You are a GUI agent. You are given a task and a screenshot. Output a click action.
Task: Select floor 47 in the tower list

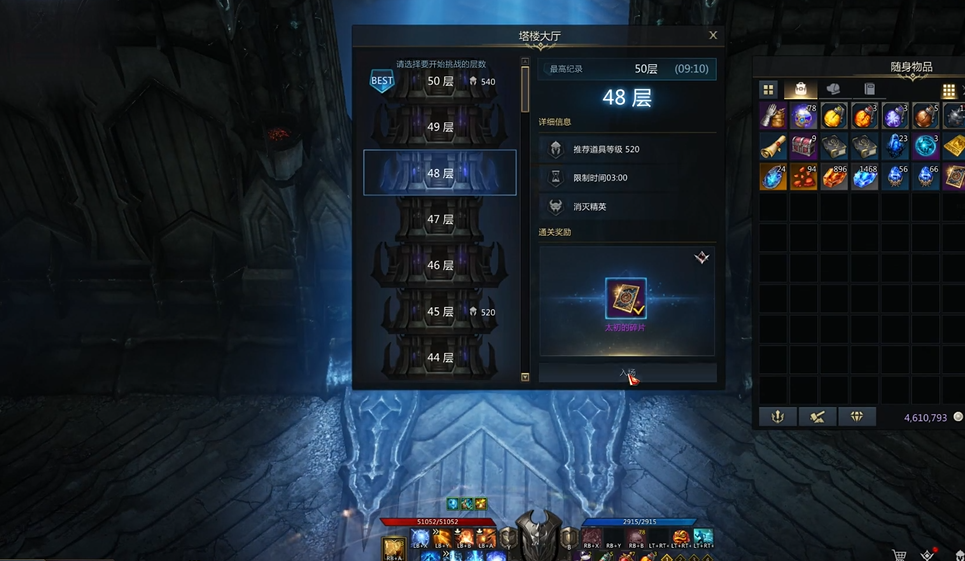(x=440, y=219)
